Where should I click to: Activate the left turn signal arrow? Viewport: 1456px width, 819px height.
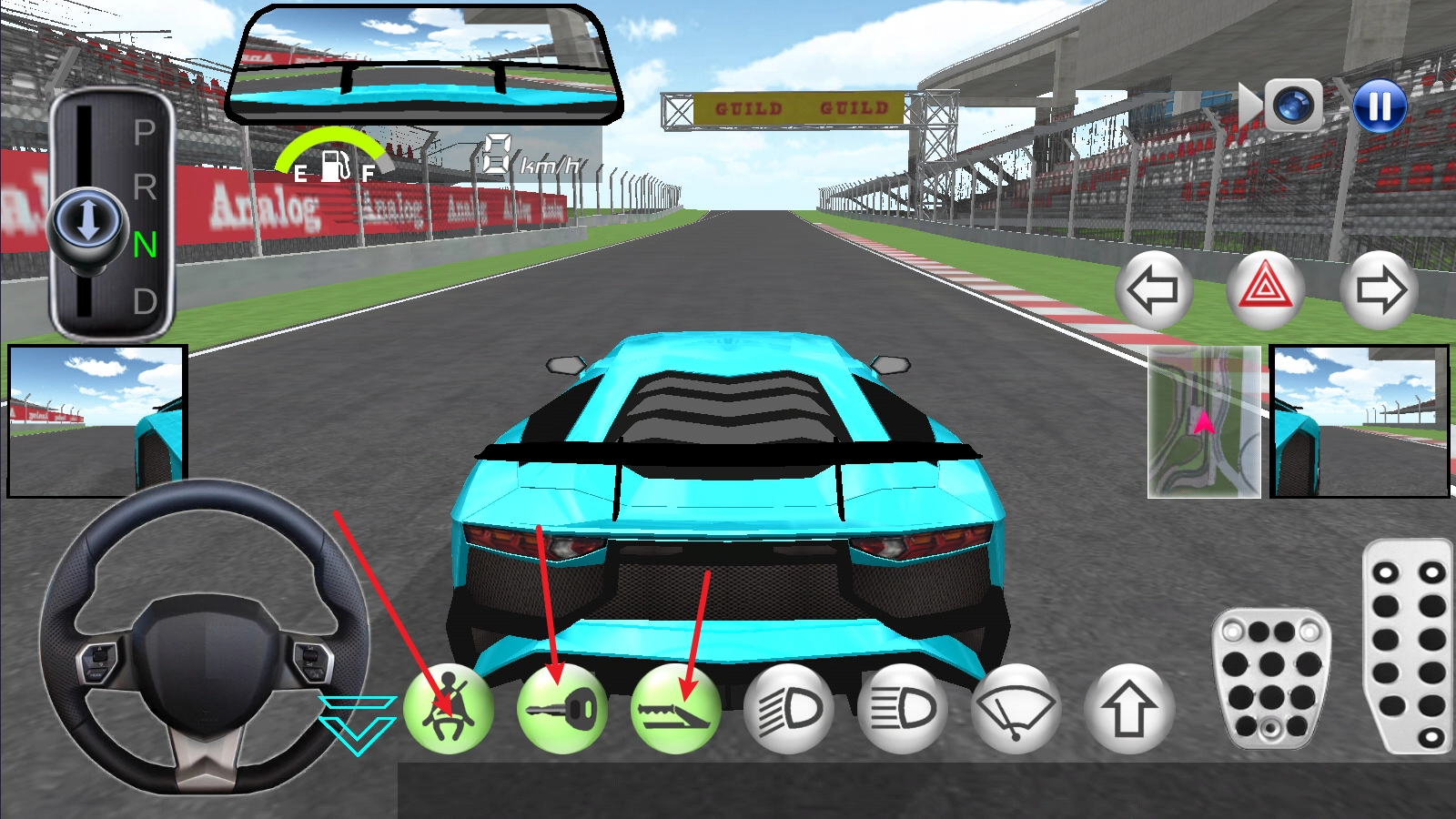1153,290
